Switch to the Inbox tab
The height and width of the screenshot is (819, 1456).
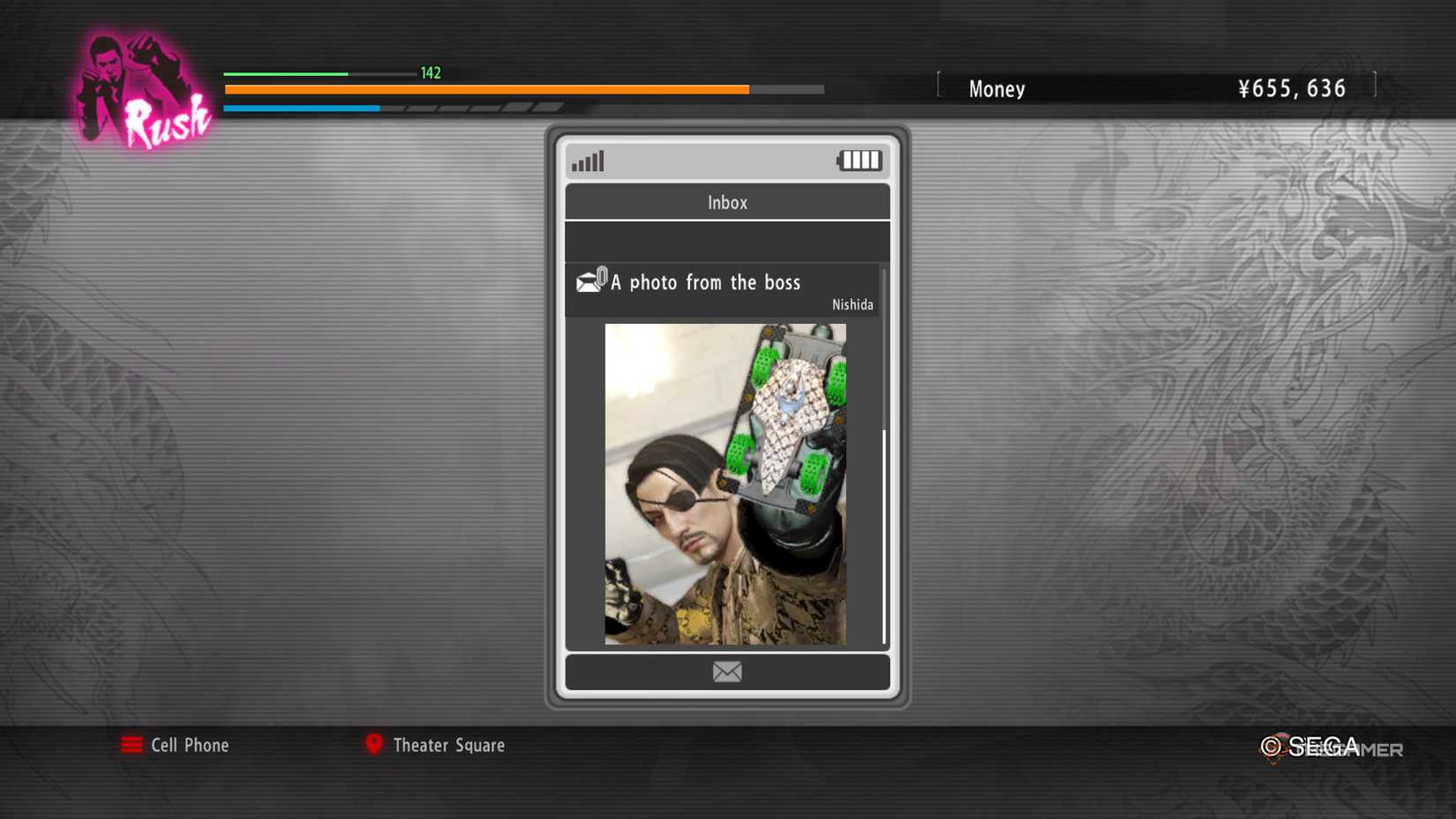pos(727,202)
